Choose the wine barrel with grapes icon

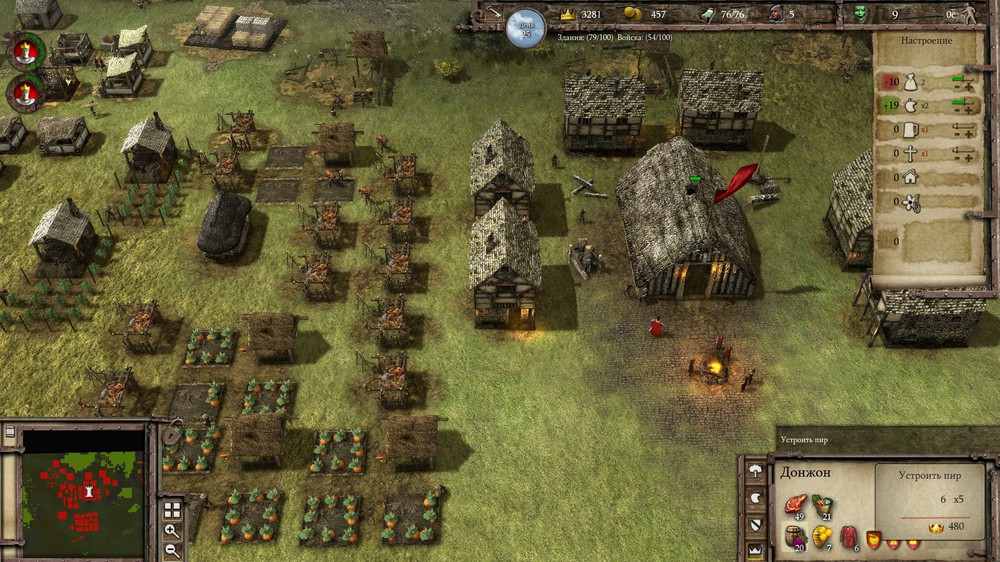tap(797, 538)
